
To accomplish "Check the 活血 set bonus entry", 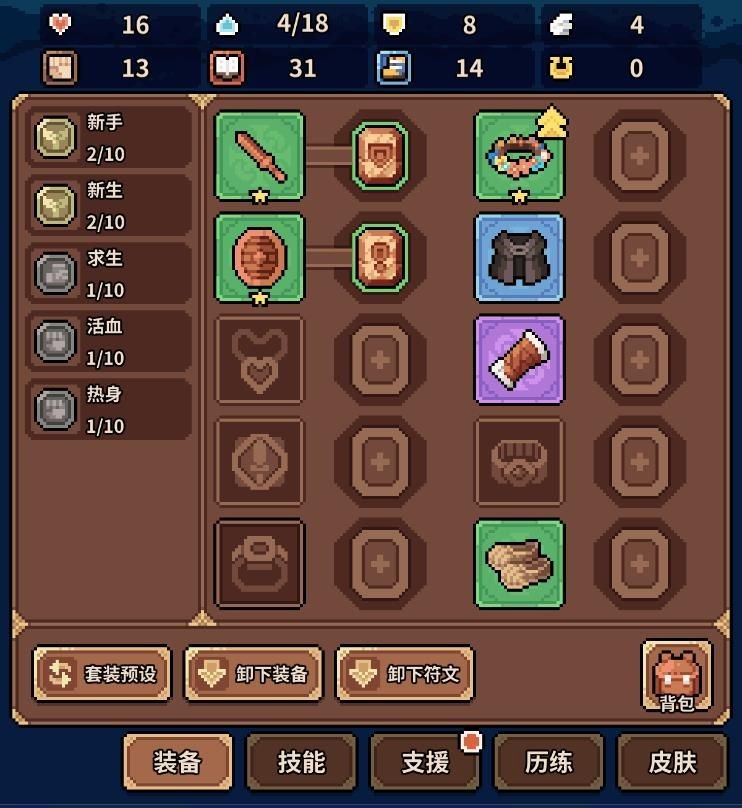I will coord(108,342).
